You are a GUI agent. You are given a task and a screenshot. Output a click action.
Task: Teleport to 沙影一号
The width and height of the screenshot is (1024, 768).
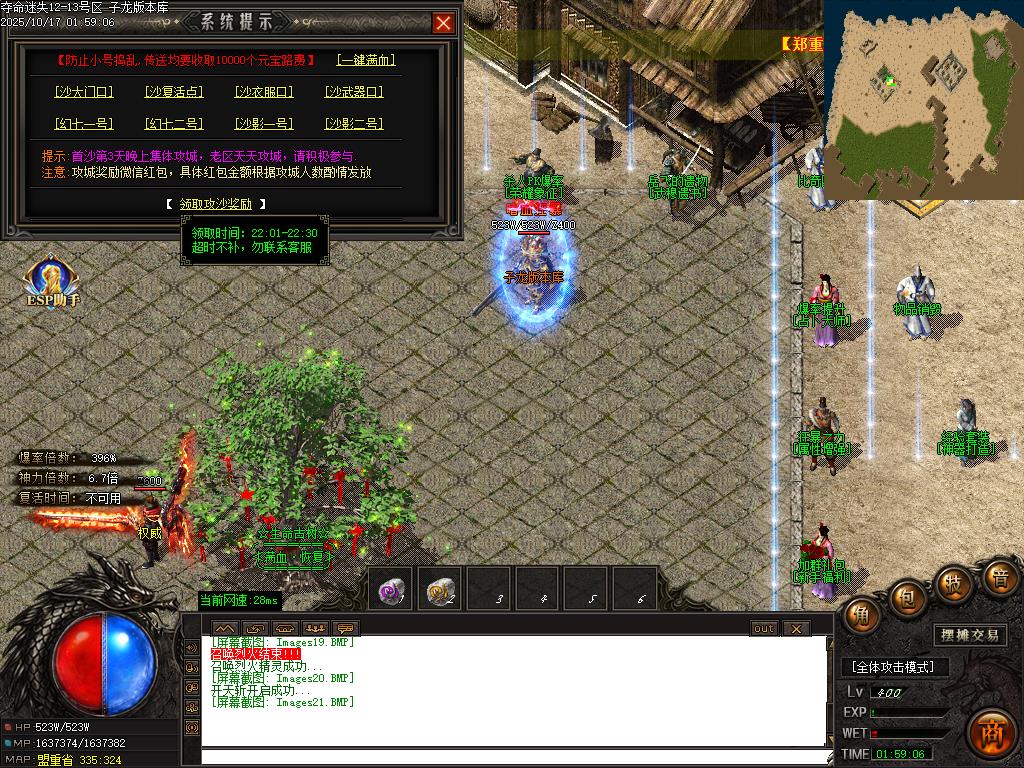pyautogui.click(x=264, y=124)
